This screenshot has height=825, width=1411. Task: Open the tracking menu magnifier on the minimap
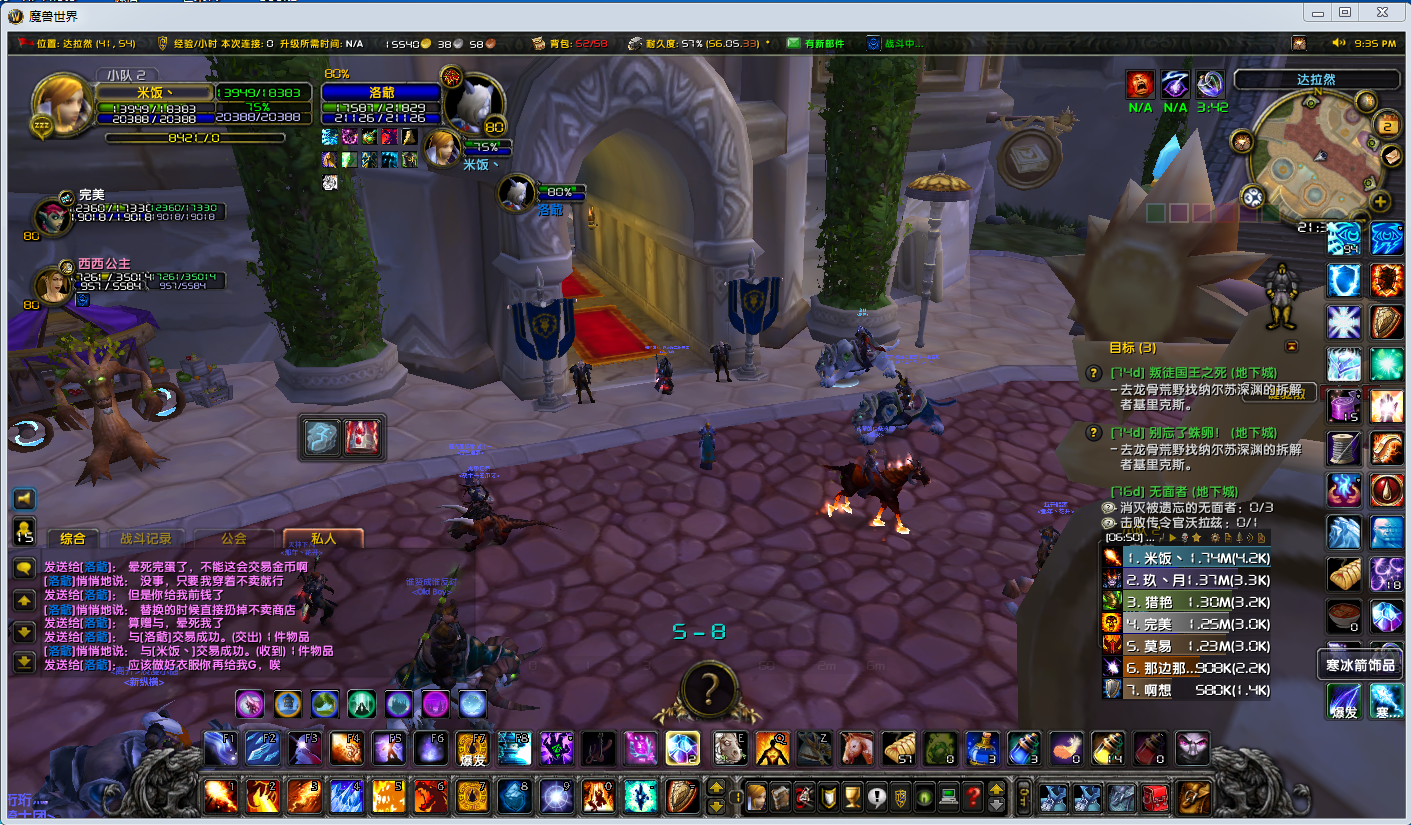click(x=1253, y=198)
